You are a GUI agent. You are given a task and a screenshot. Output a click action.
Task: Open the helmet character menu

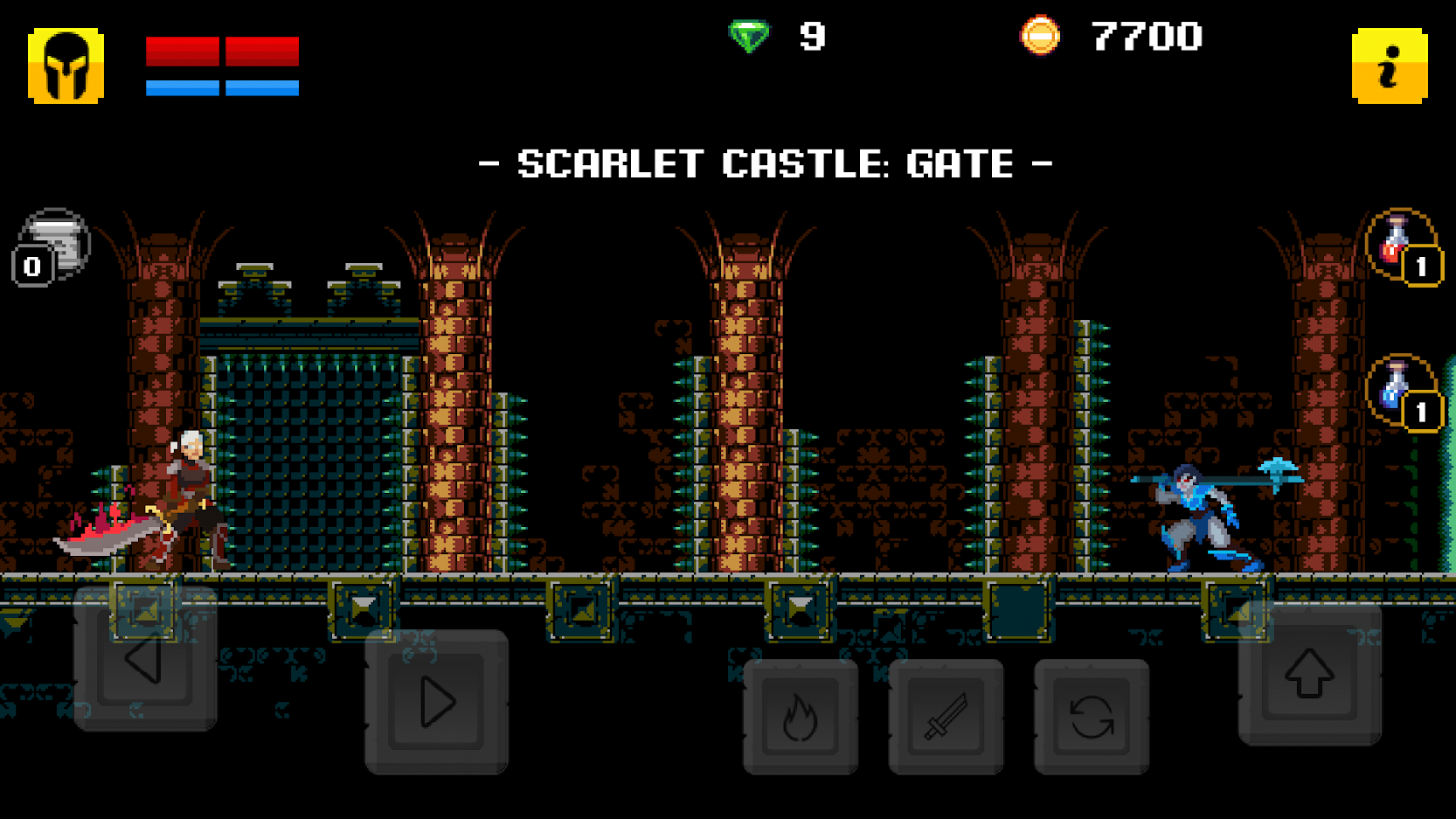[66, 66]
